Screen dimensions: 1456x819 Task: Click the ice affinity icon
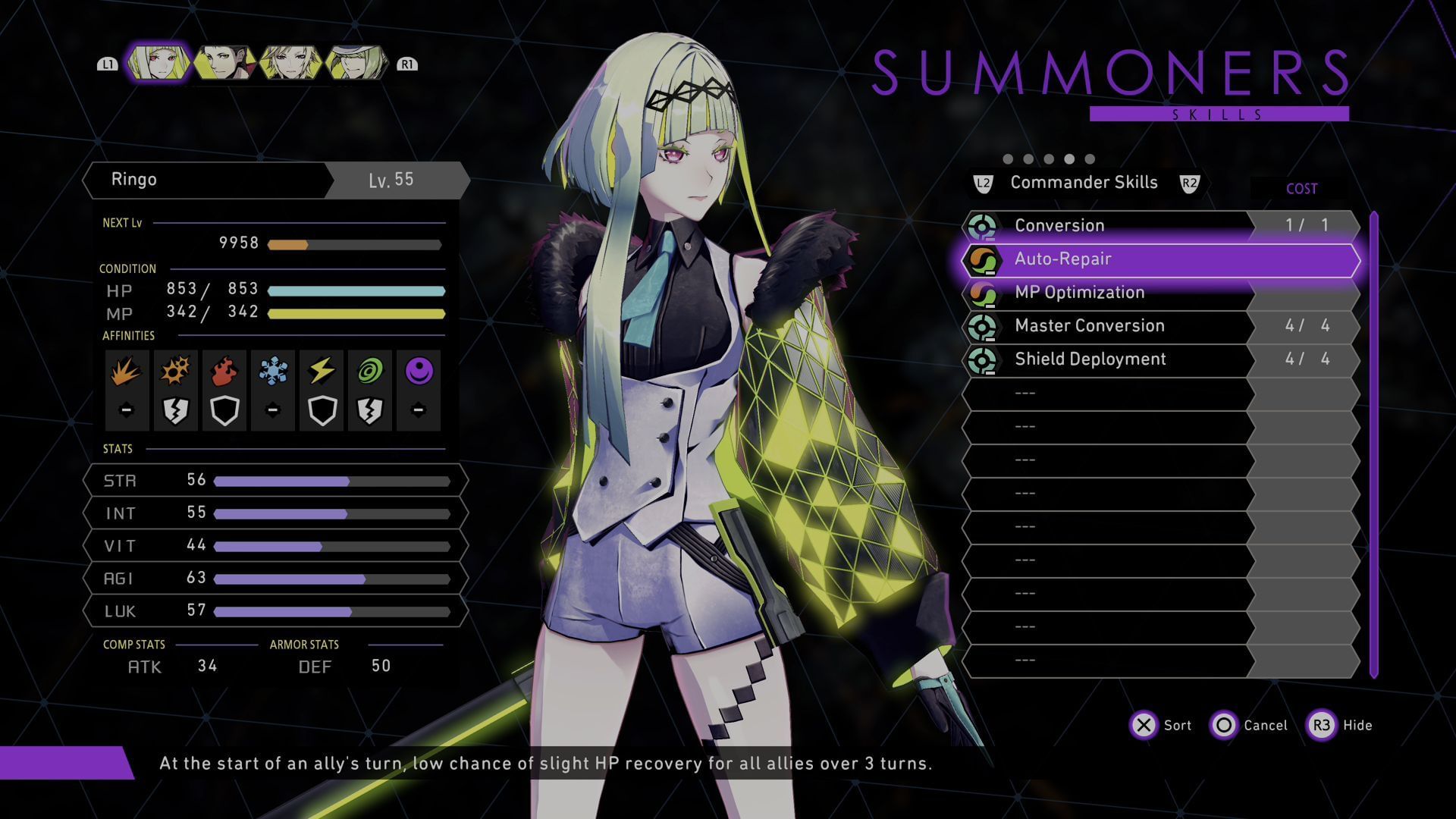tap(273, 370)
